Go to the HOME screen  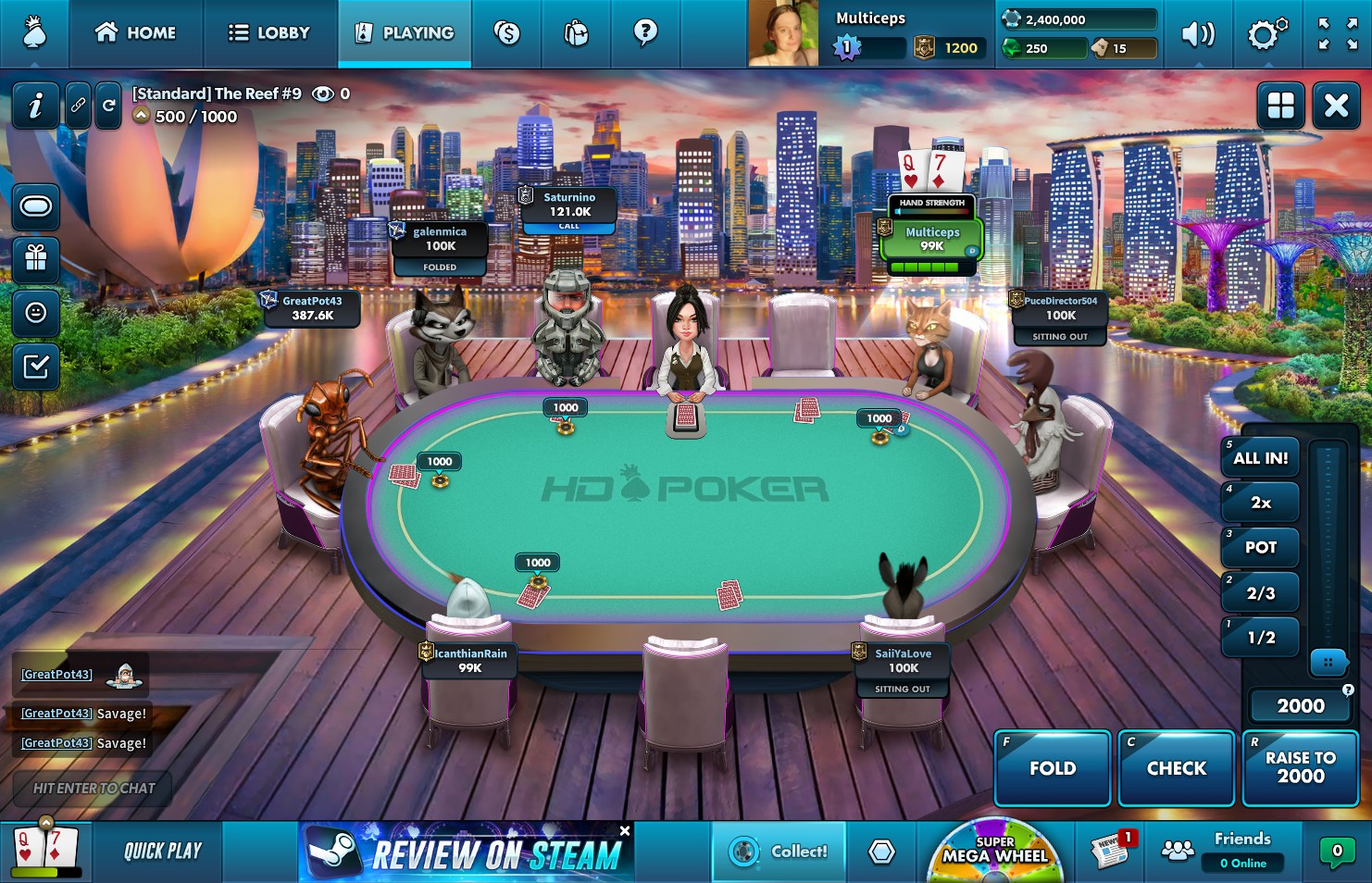(136, 33)
